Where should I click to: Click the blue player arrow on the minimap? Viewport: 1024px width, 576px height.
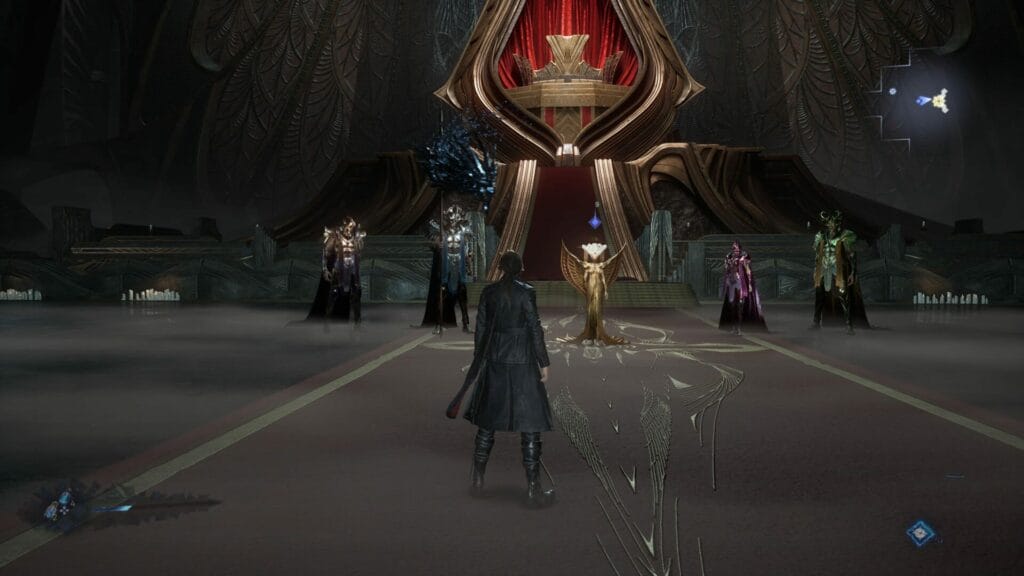pyautogui.click(x=923, y=100)
